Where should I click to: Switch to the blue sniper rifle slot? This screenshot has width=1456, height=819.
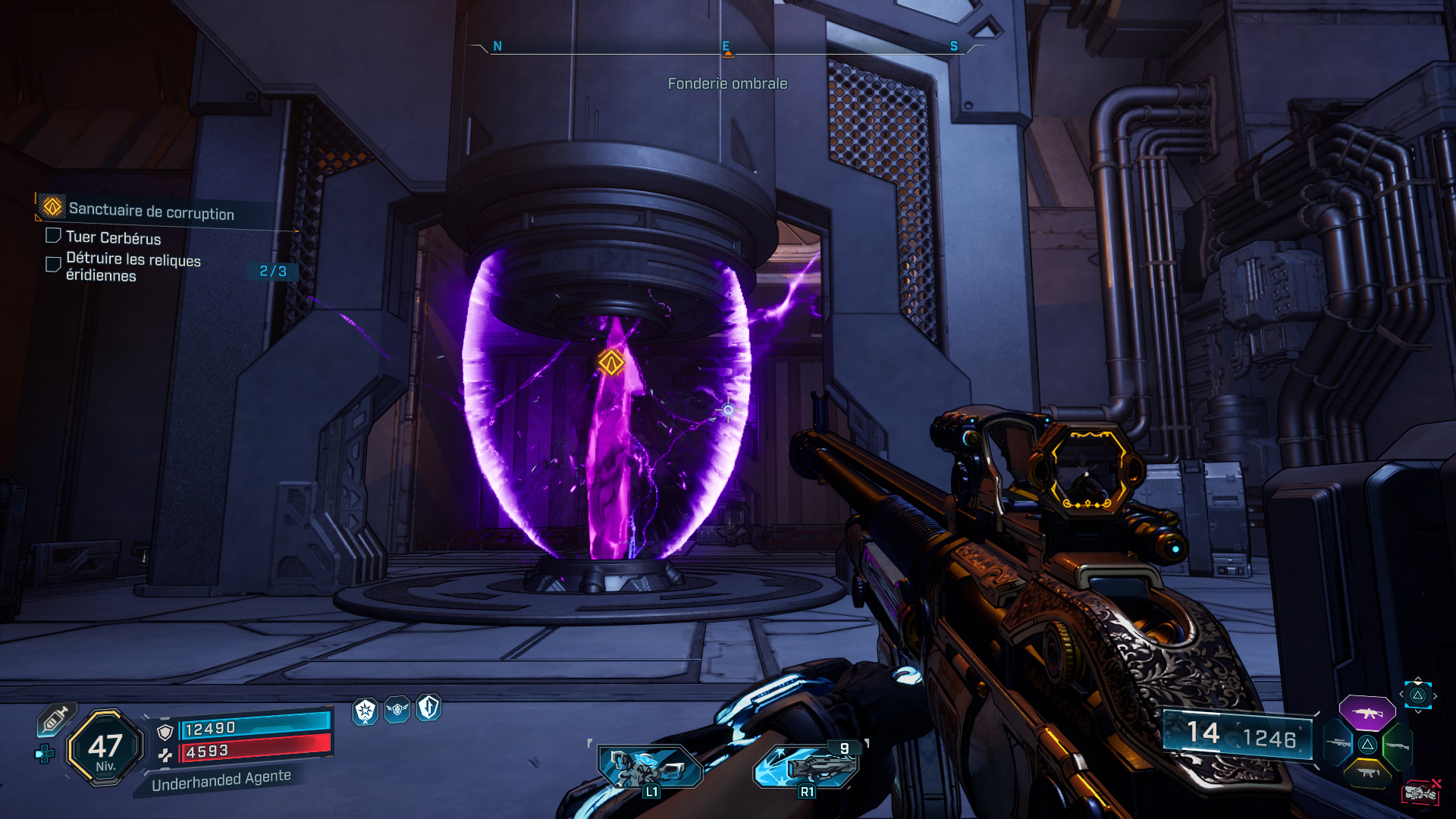click(x=1338, y=744)
